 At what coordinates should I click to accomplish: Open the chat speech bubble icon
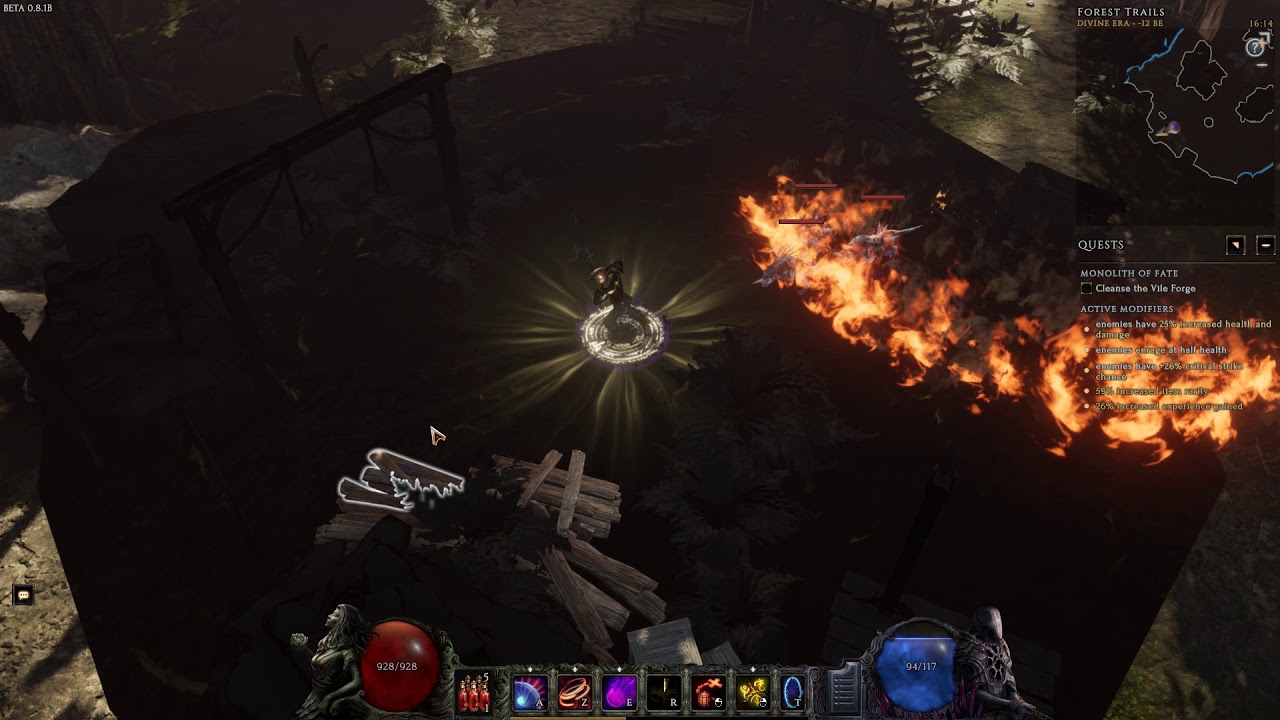(x=23, y=595)
